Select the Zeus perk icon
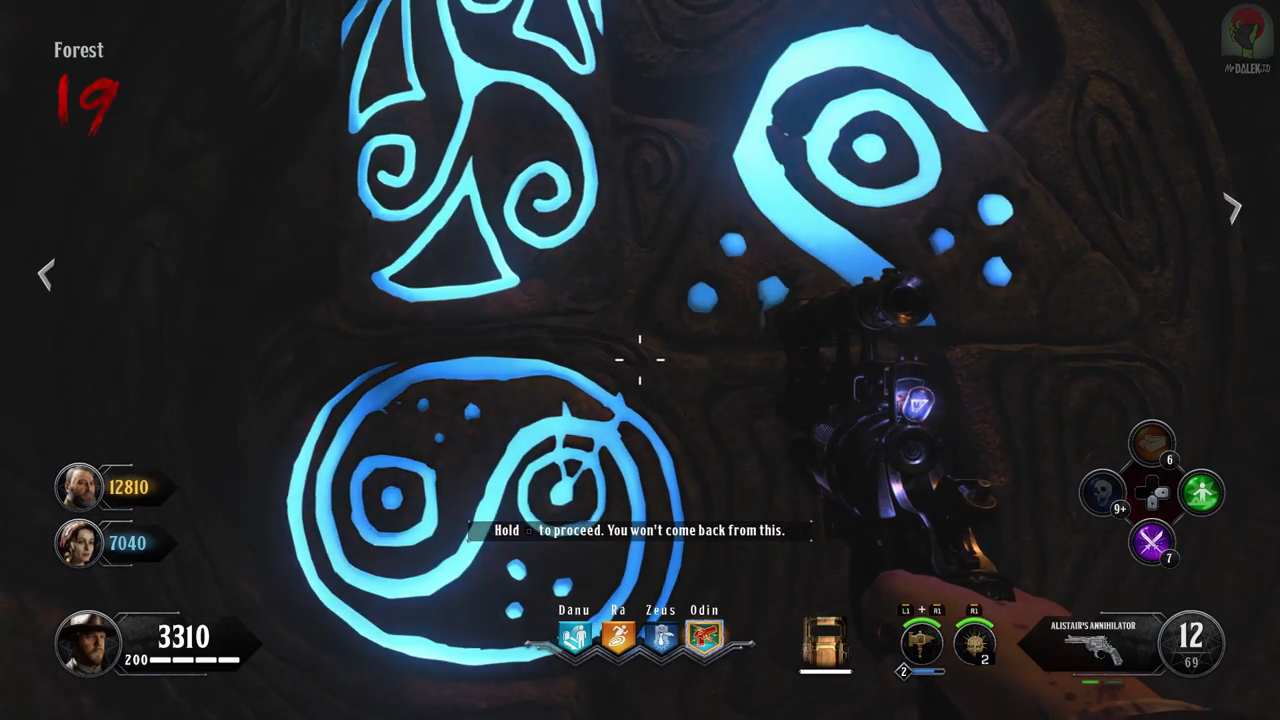Screen dimensions: 1280x720 click(x=660, y=638)
